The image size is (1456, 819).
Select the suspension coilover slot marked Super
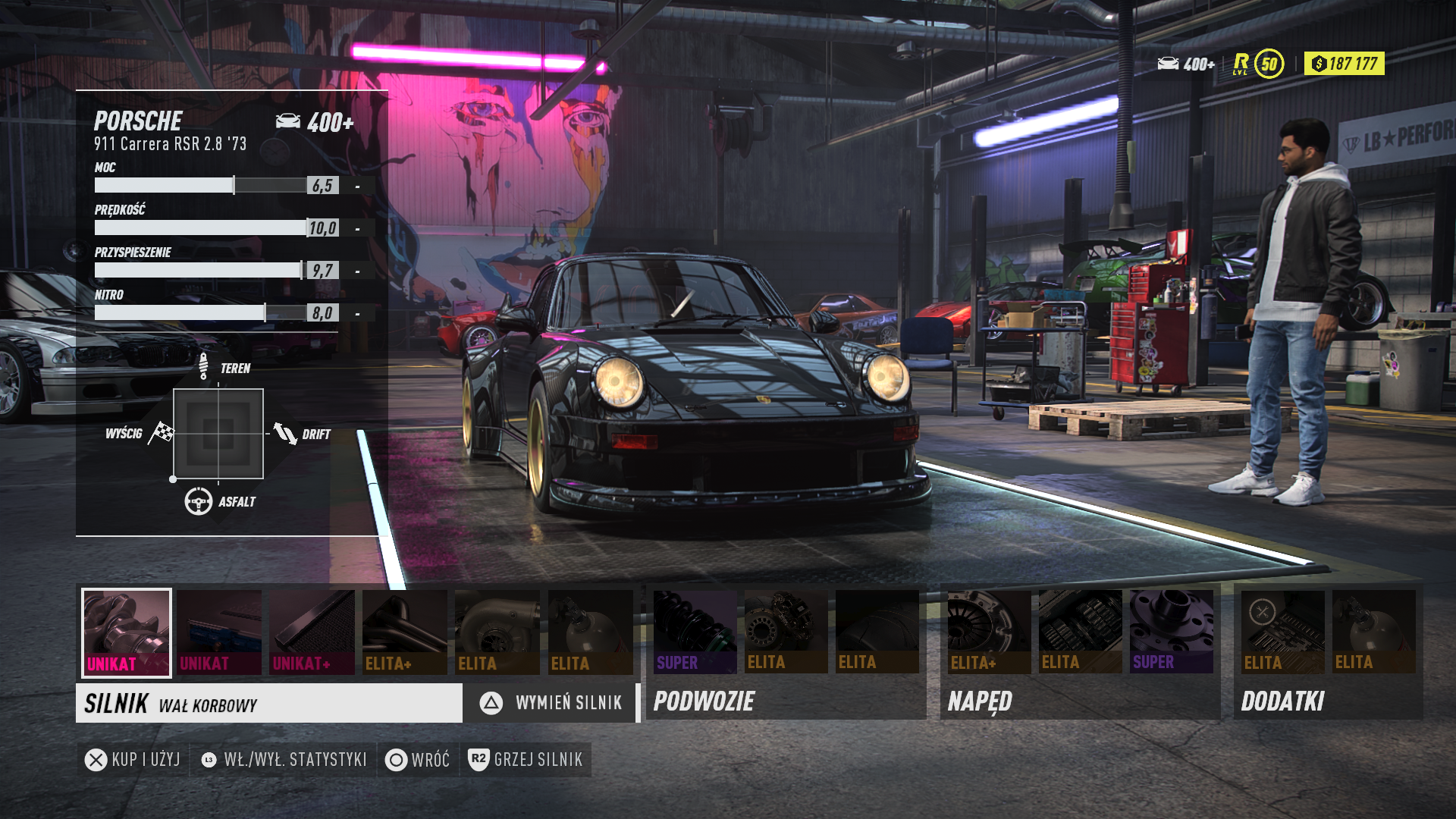(x=695, y=632)
